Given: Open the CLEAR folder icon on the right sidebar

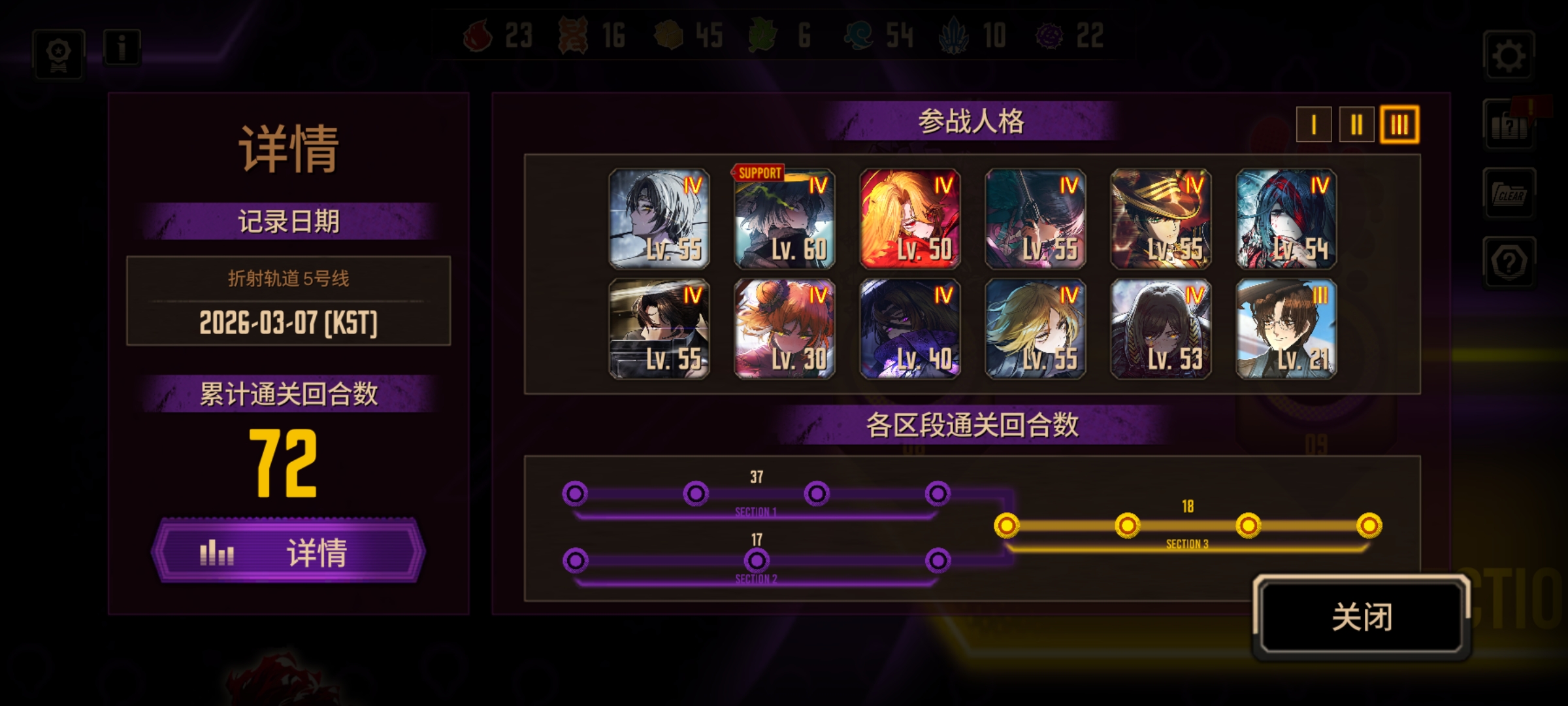Looking at the screenshot, I should coord(1509,194).
